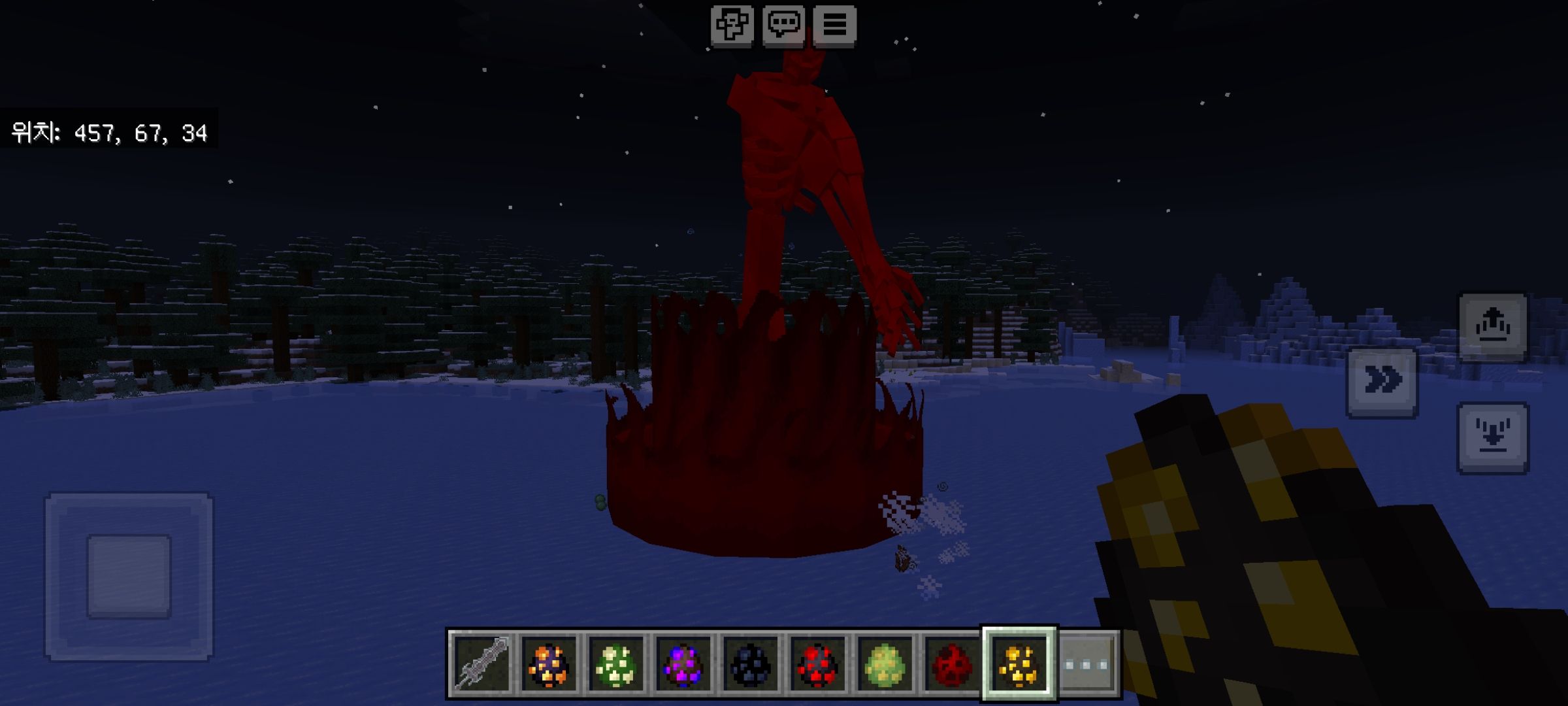Screen dimensions: 1568x706
Task: Tap the fly-up arrow button
Action: (x=1493, y=326)
